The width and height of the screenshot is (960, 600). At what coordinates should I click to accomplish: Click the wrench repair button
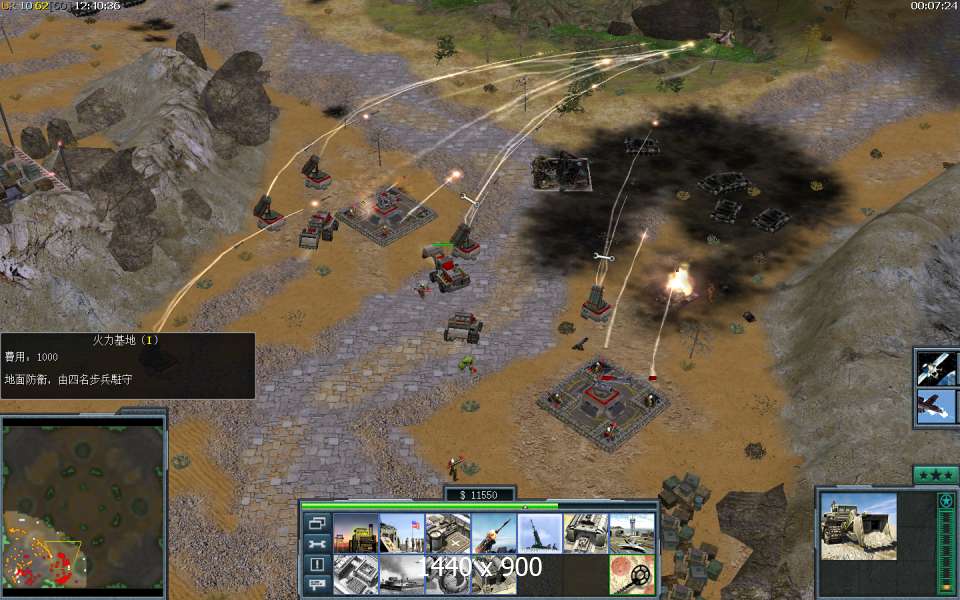[317, 544]
